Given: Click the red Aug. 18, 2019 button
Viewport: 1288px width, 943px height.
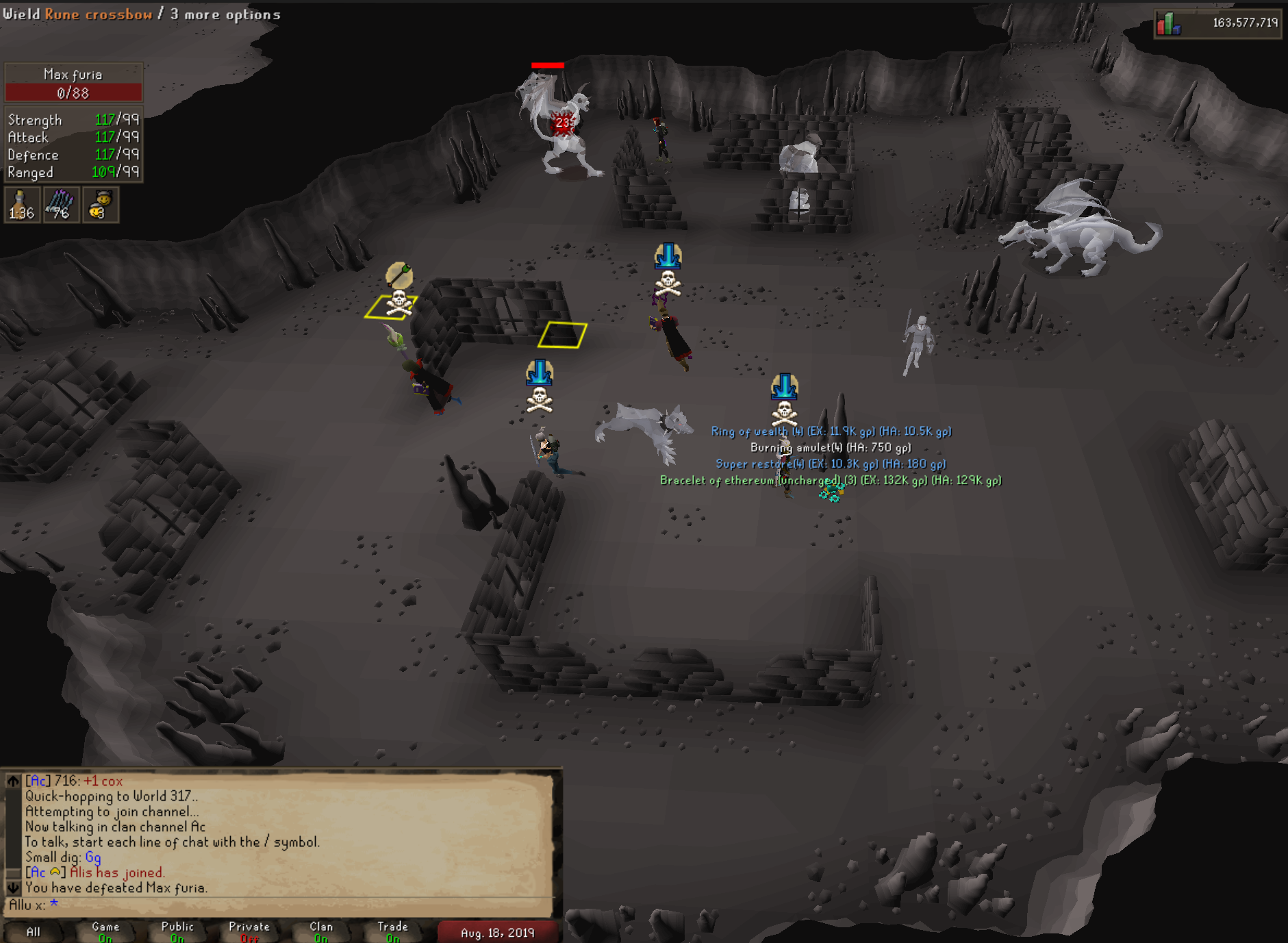Looking at the screenshot, I should 497,933.
